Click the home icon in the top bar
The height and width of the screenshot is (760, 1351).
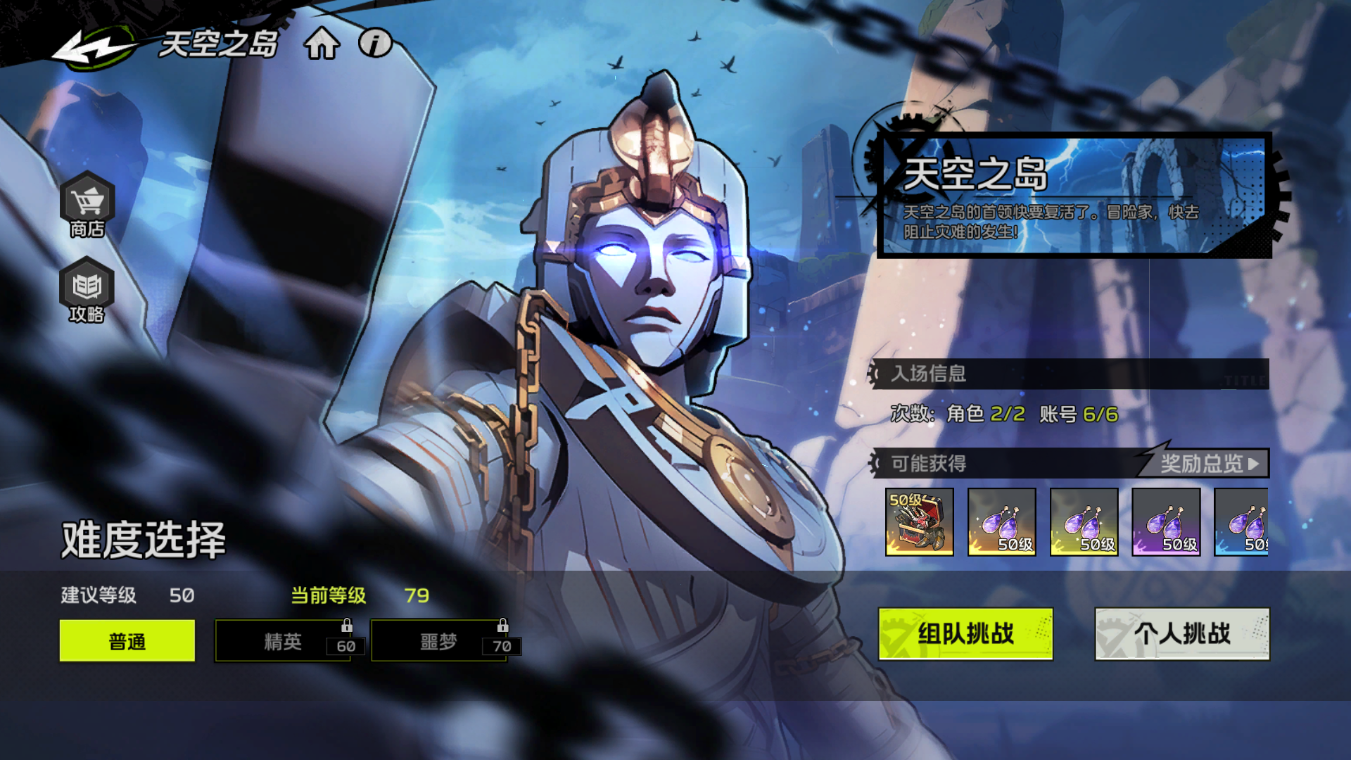(321, 45)
